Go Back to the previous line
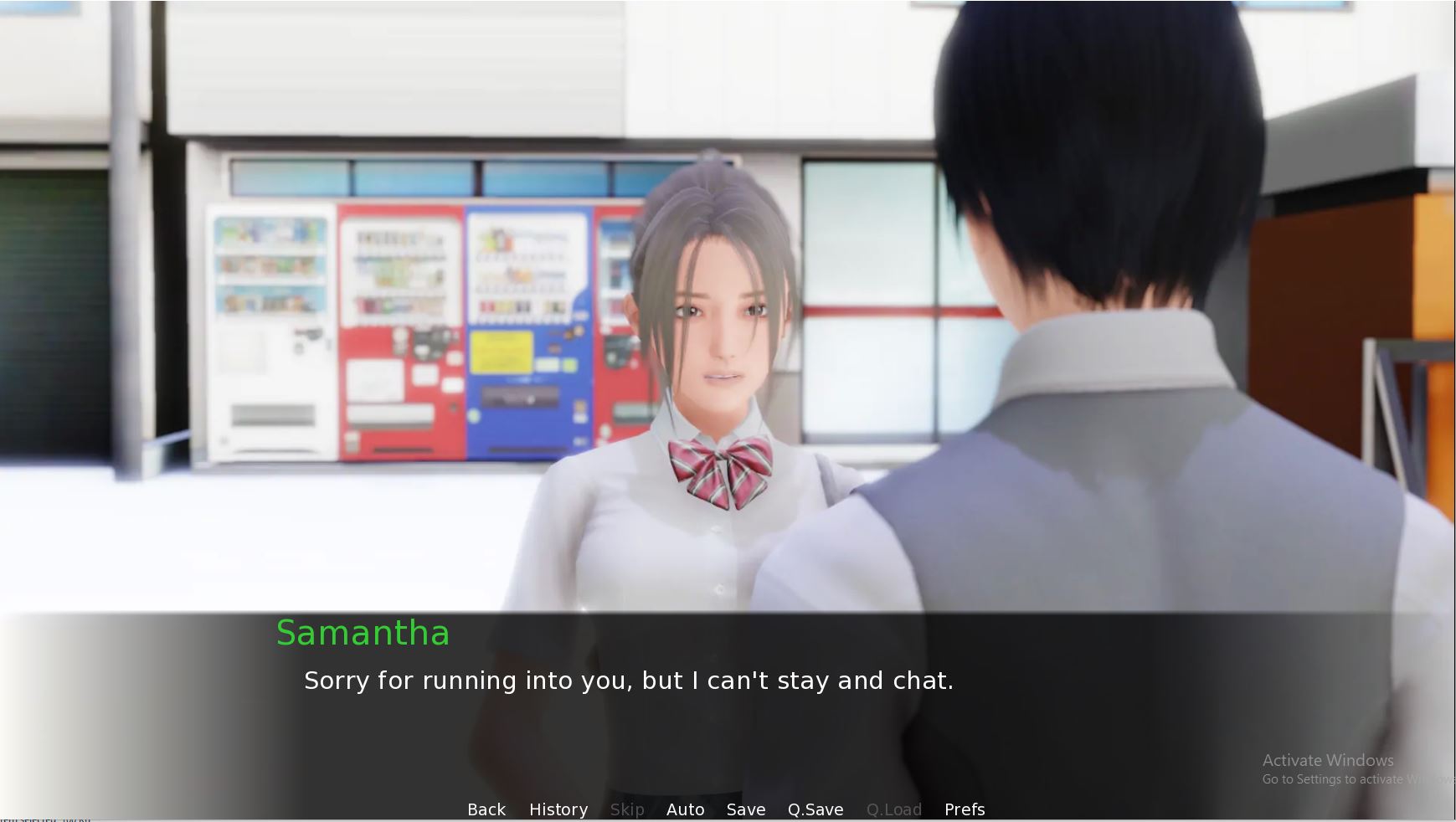The image size is (1456, 822). coord(486,809)
